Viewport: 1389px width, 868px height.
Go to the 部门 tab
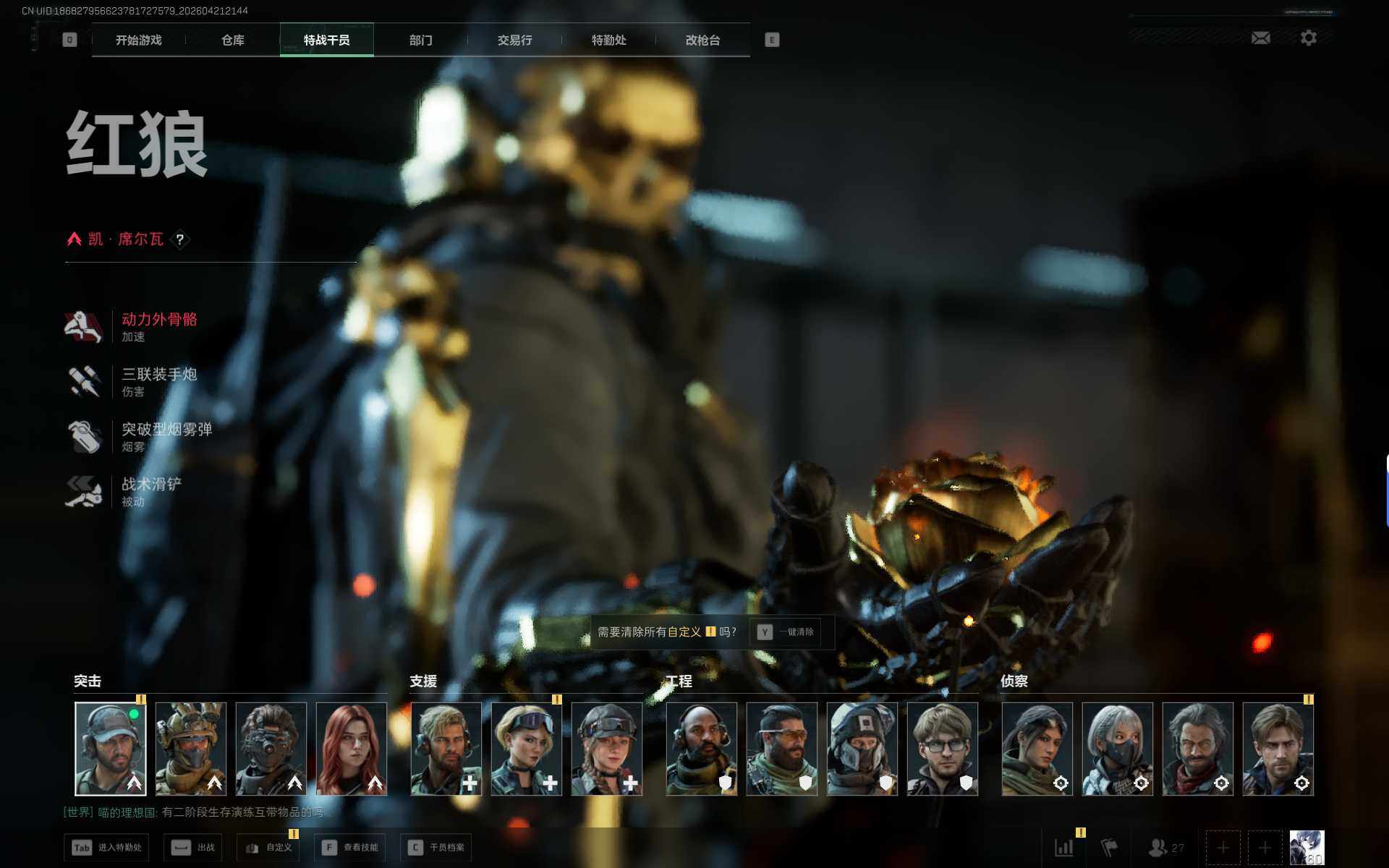pos(420,41)
